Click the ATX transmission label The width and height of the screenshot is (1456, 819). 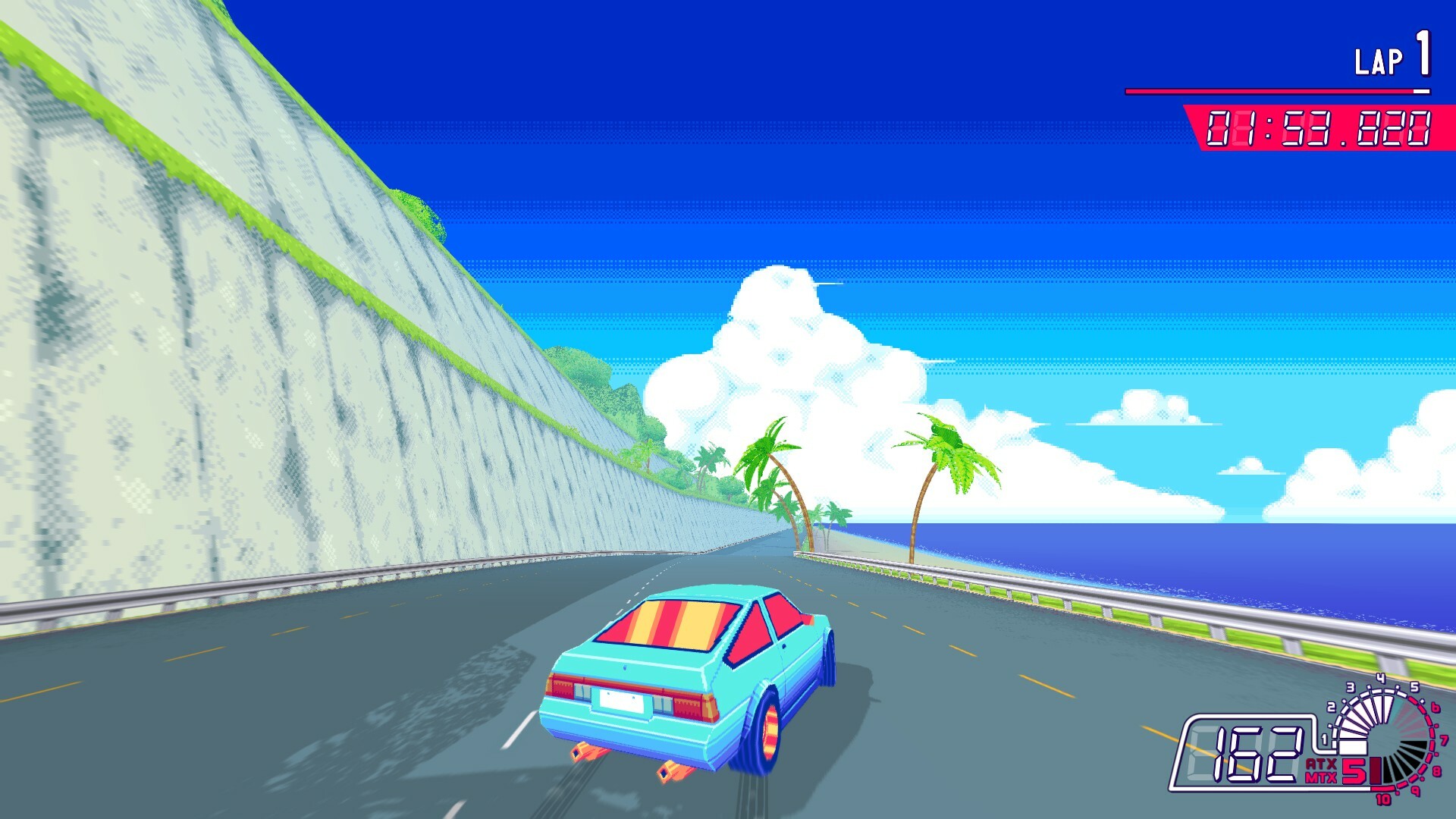tap(1320, 764)
